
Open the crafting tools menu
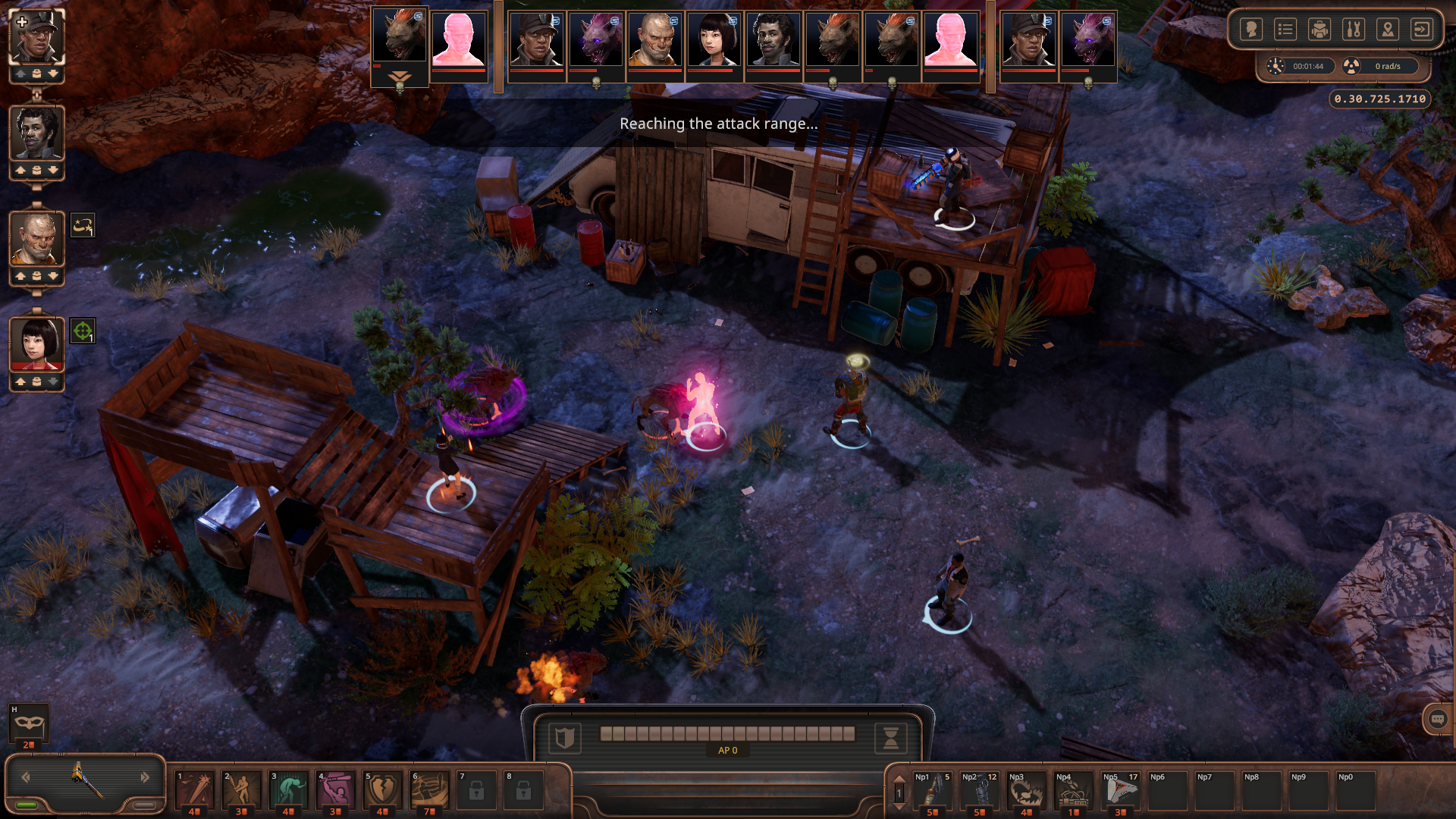click(x=1354, y=30)
